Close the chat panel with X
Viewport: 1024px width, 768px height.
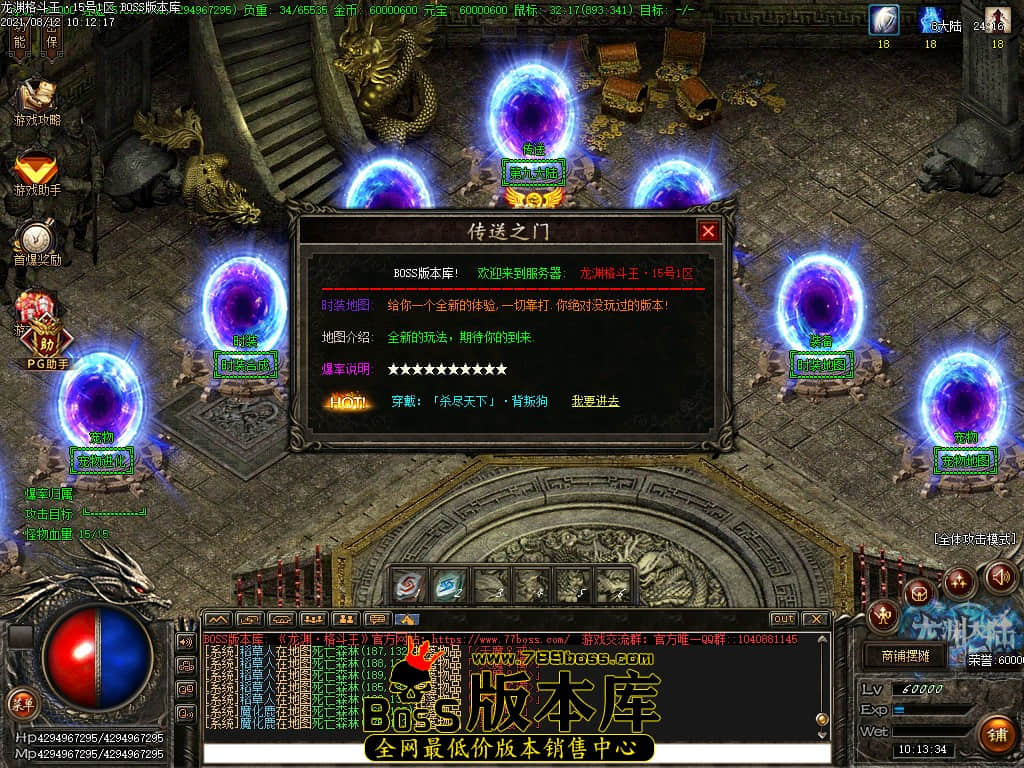(815, 619)
